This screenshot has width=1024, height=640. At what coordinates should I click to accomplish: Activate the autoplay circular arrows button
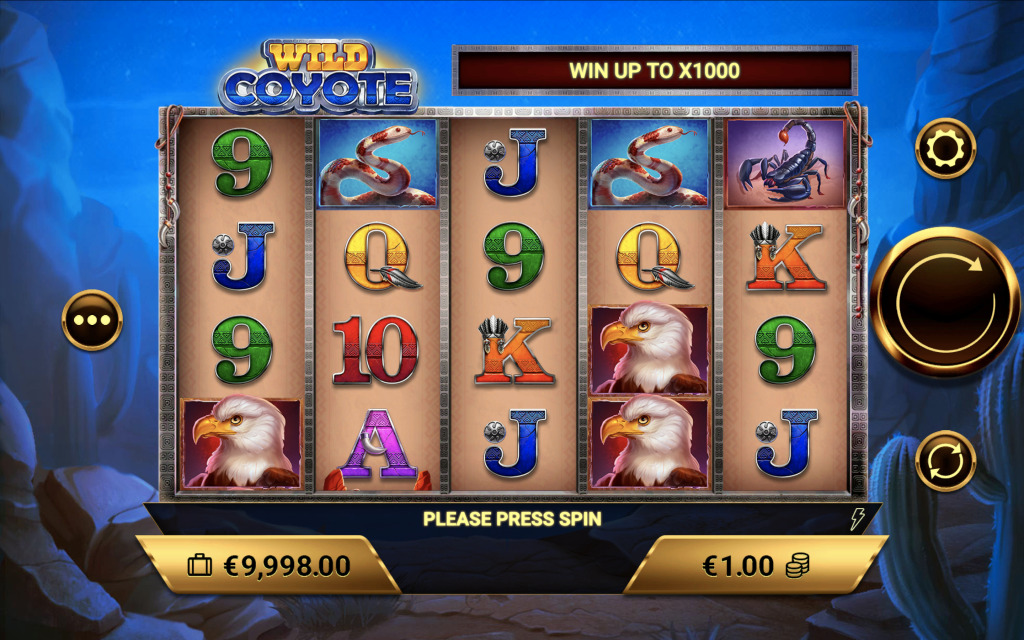click(945, 461)
